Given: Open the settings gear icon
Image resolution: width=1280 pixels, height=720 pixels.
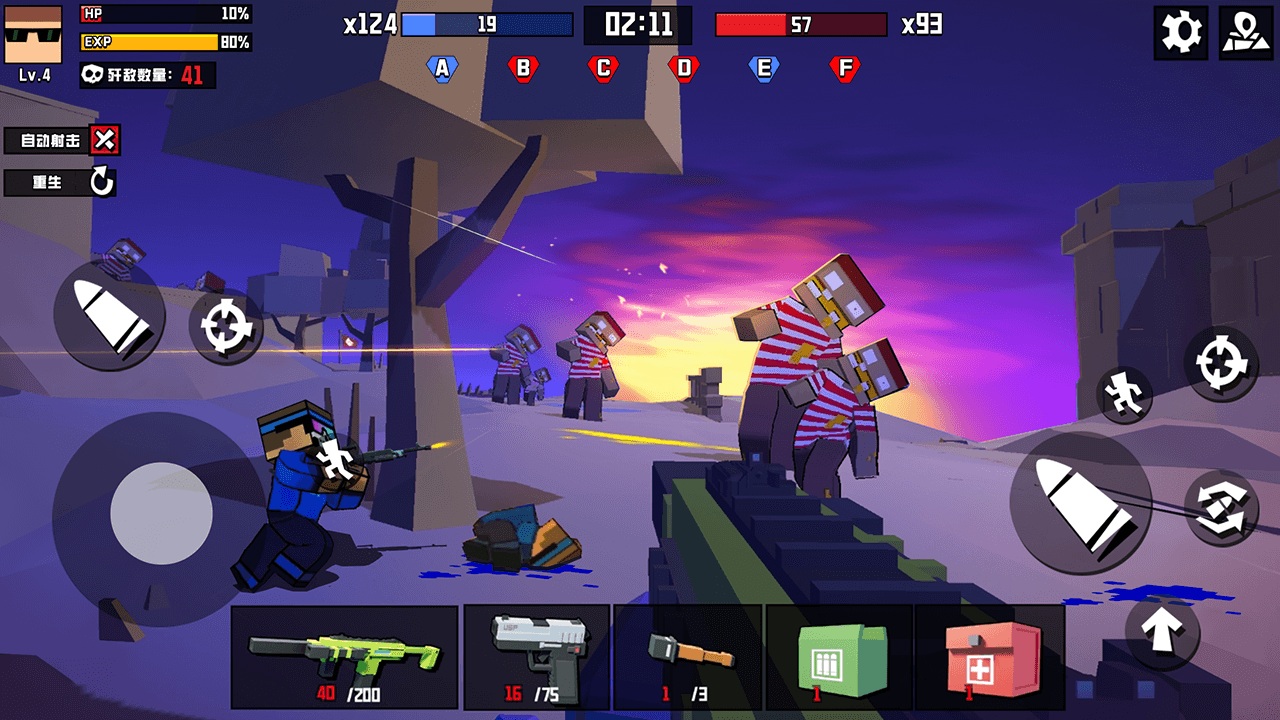Looking at the screenshot, I should tap(1180, 32).
